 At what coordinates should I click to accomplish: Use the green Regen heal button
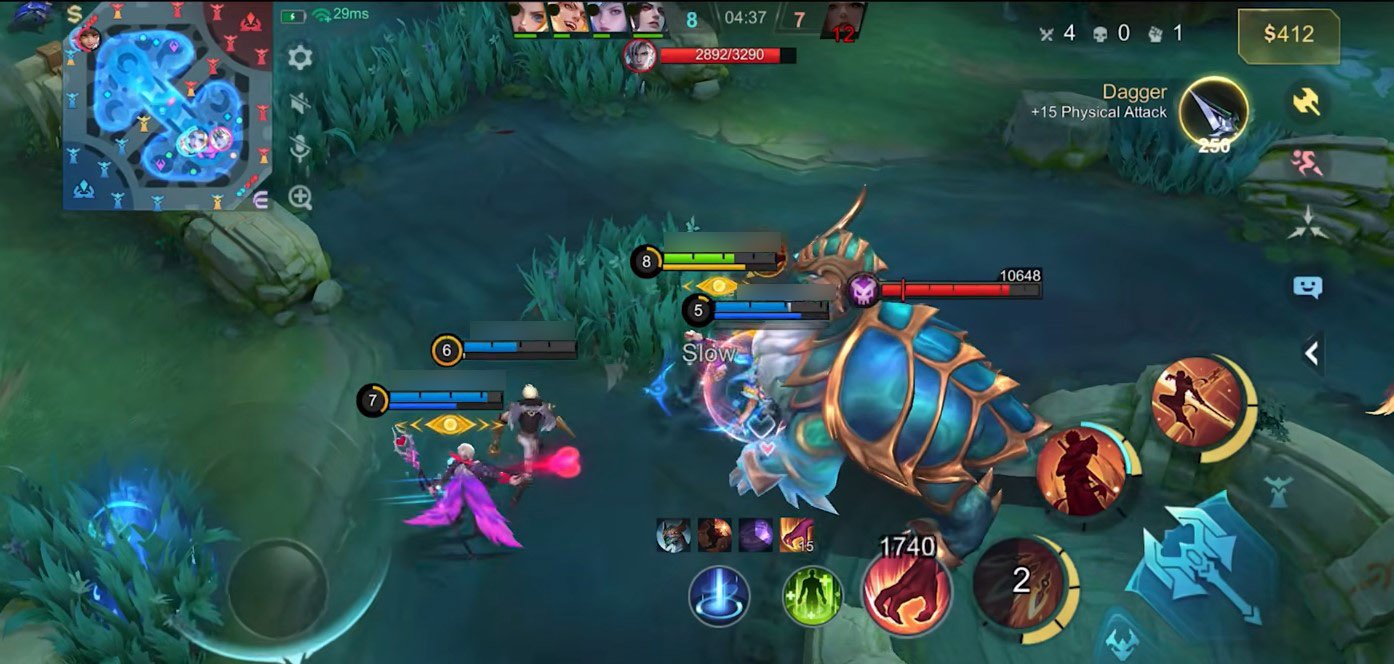tap(812, 597)
